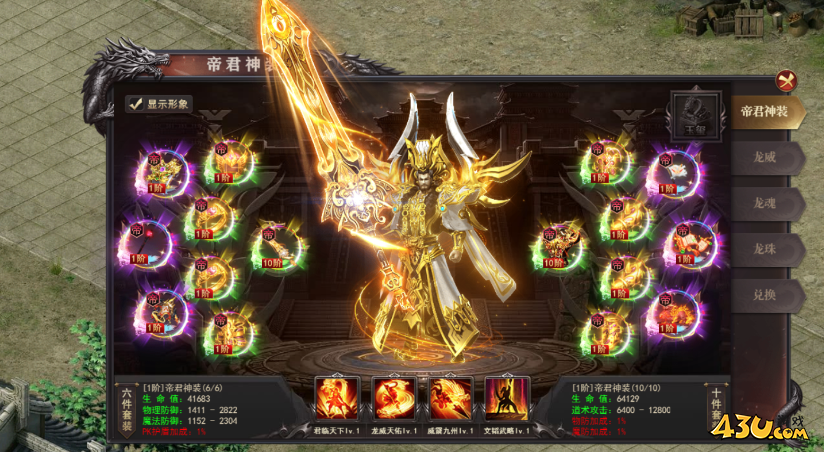Toggle the 显示形象 checkbox
This screenshot has height=452, width=824.
134,103
